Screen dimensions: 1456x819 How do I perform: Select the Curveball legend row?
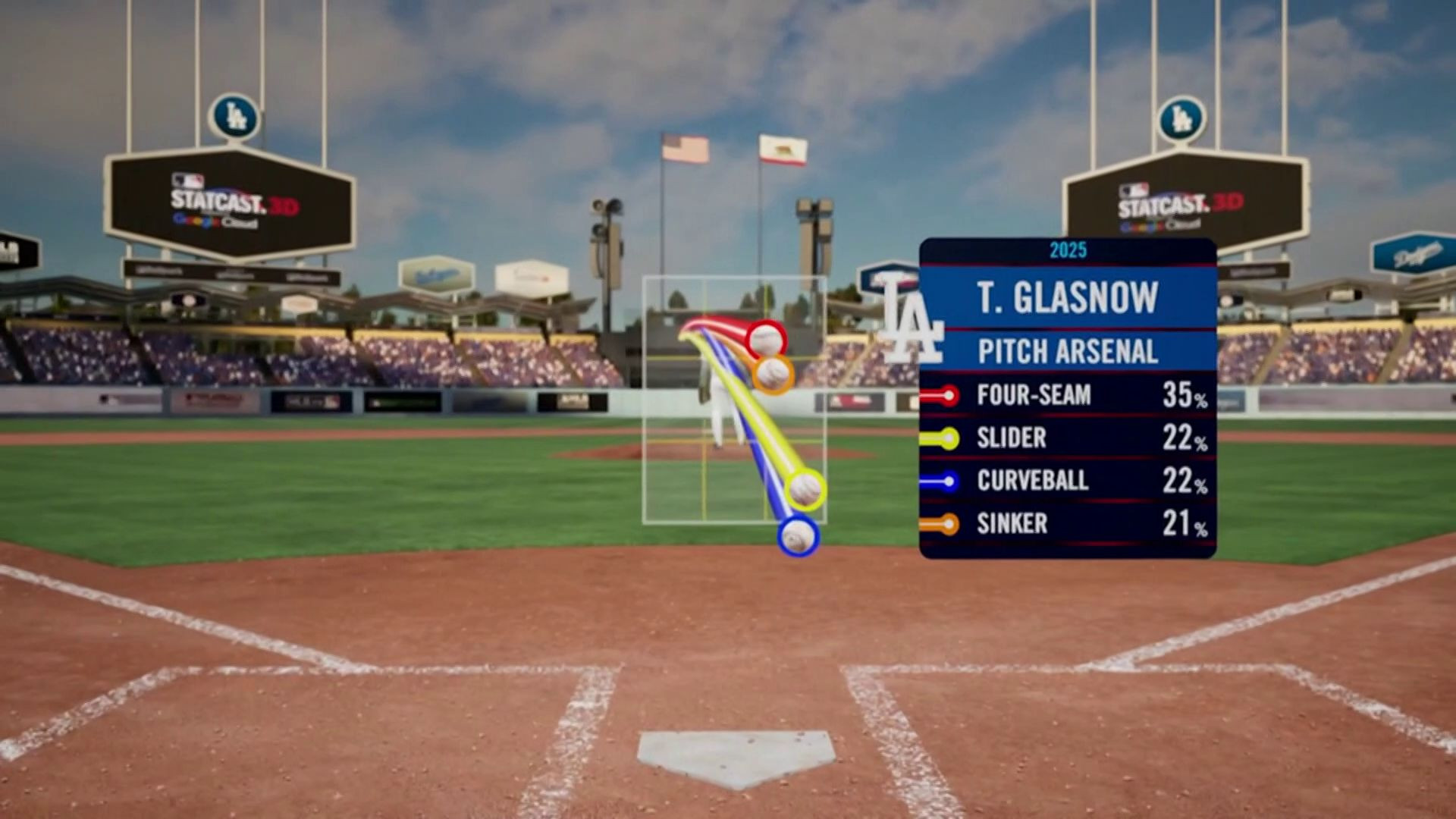tap(1067, 481)
